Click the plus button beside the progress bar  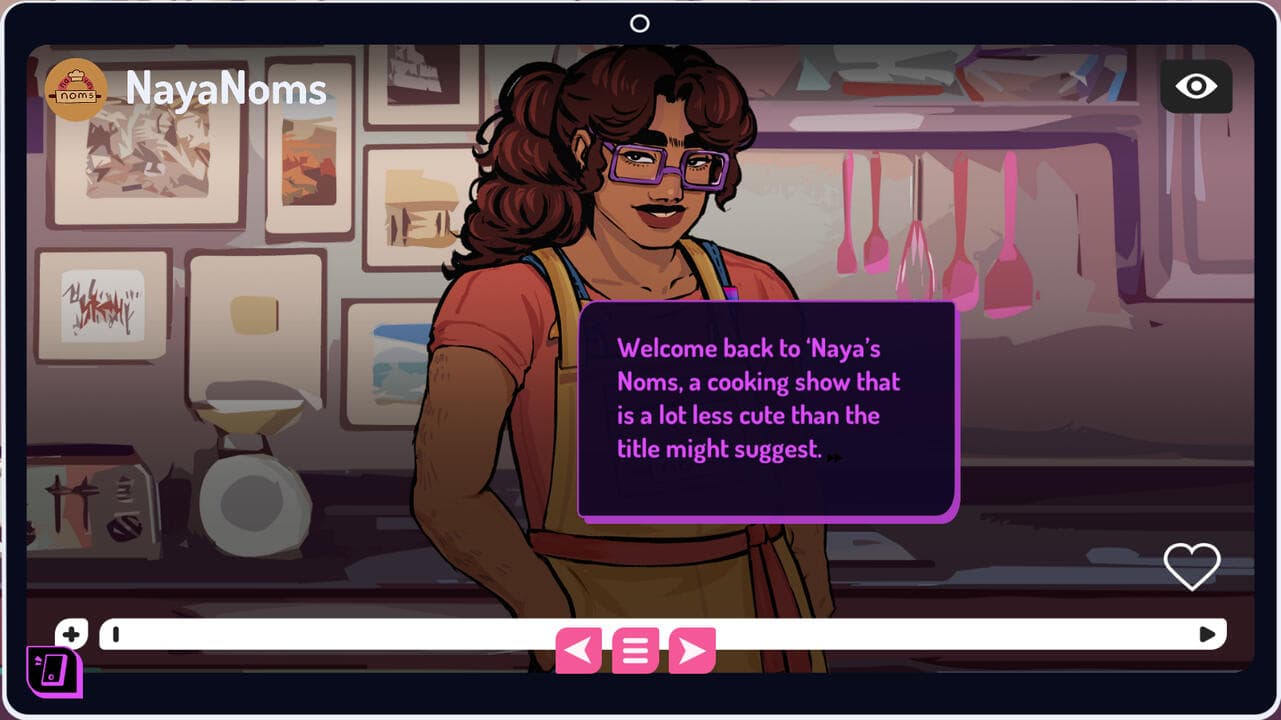pos(71,633)
